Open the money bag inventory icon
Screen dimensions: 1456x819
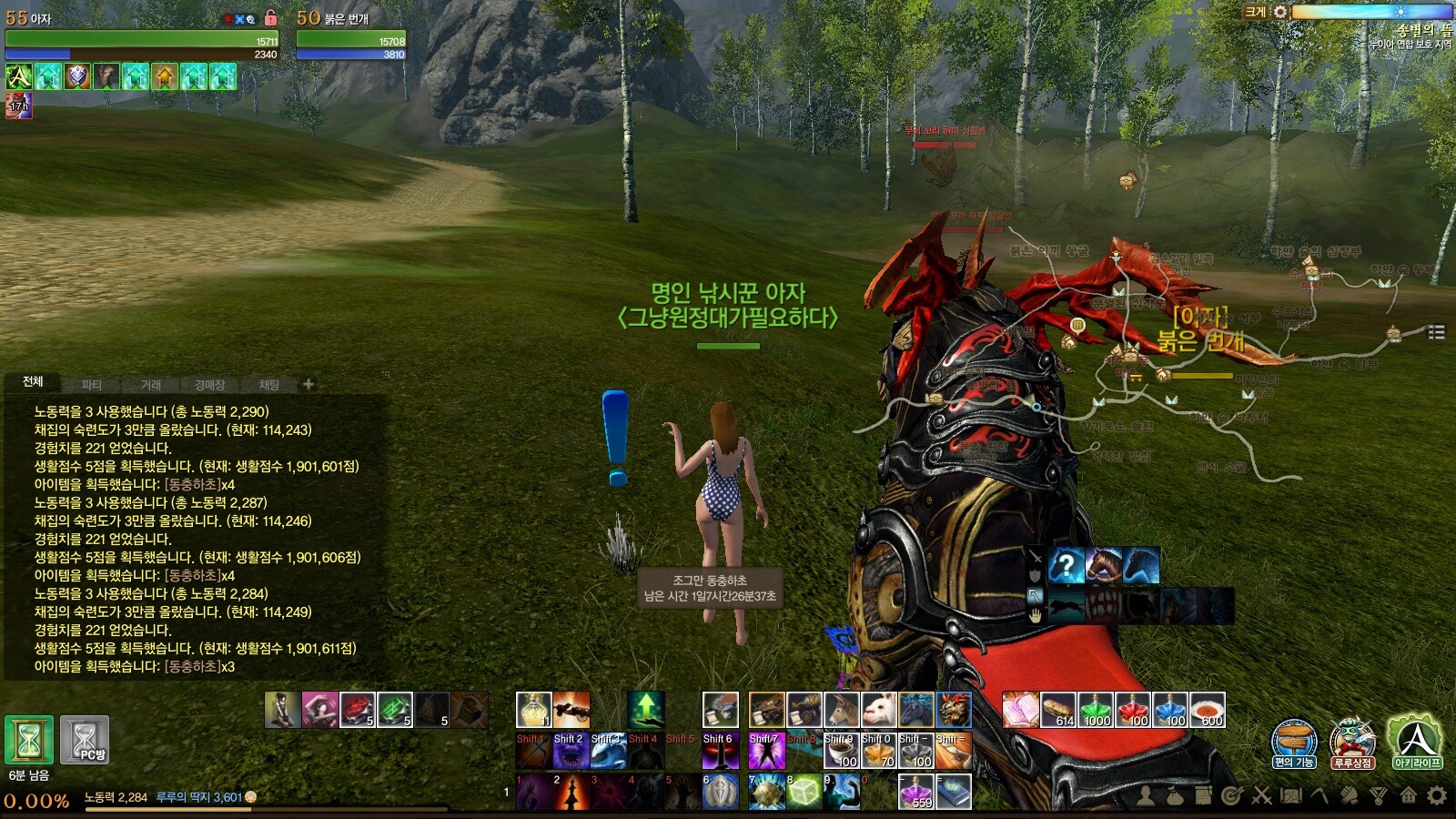(x=1175, y=796)
